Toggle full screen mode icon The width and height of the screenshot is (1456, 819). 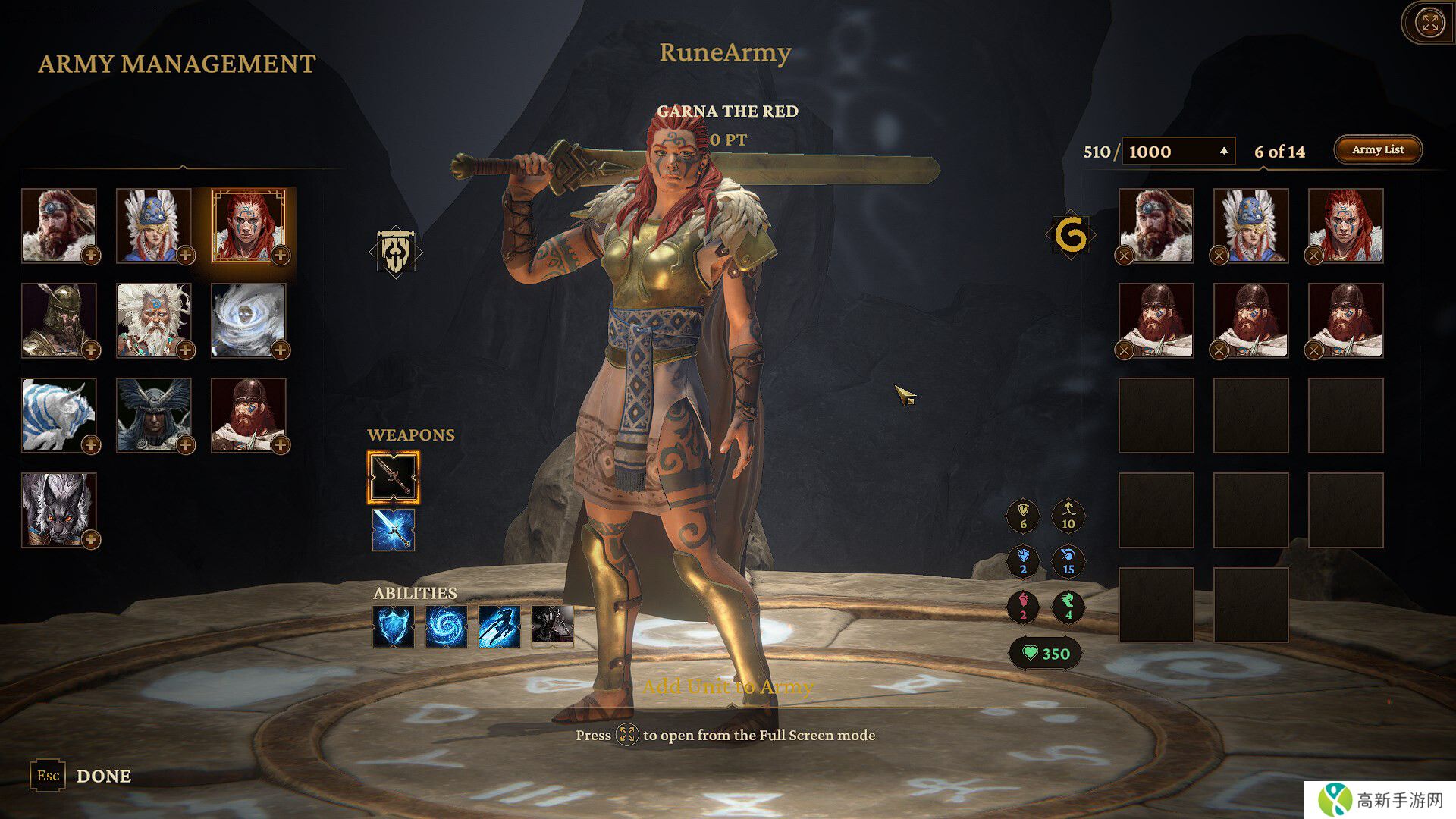click(x=1430, y=24)
